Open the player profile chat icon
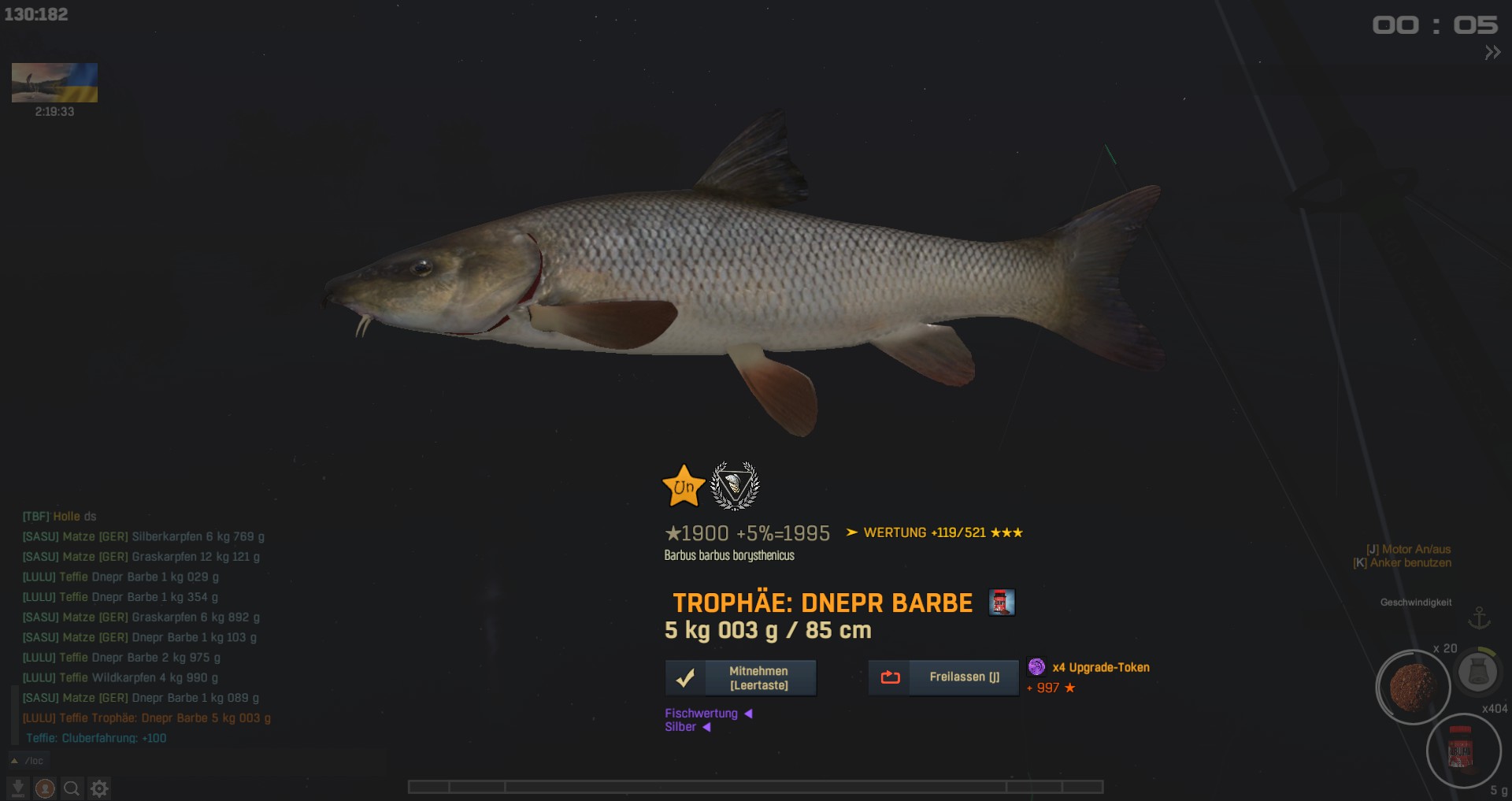 coord(45,788)
